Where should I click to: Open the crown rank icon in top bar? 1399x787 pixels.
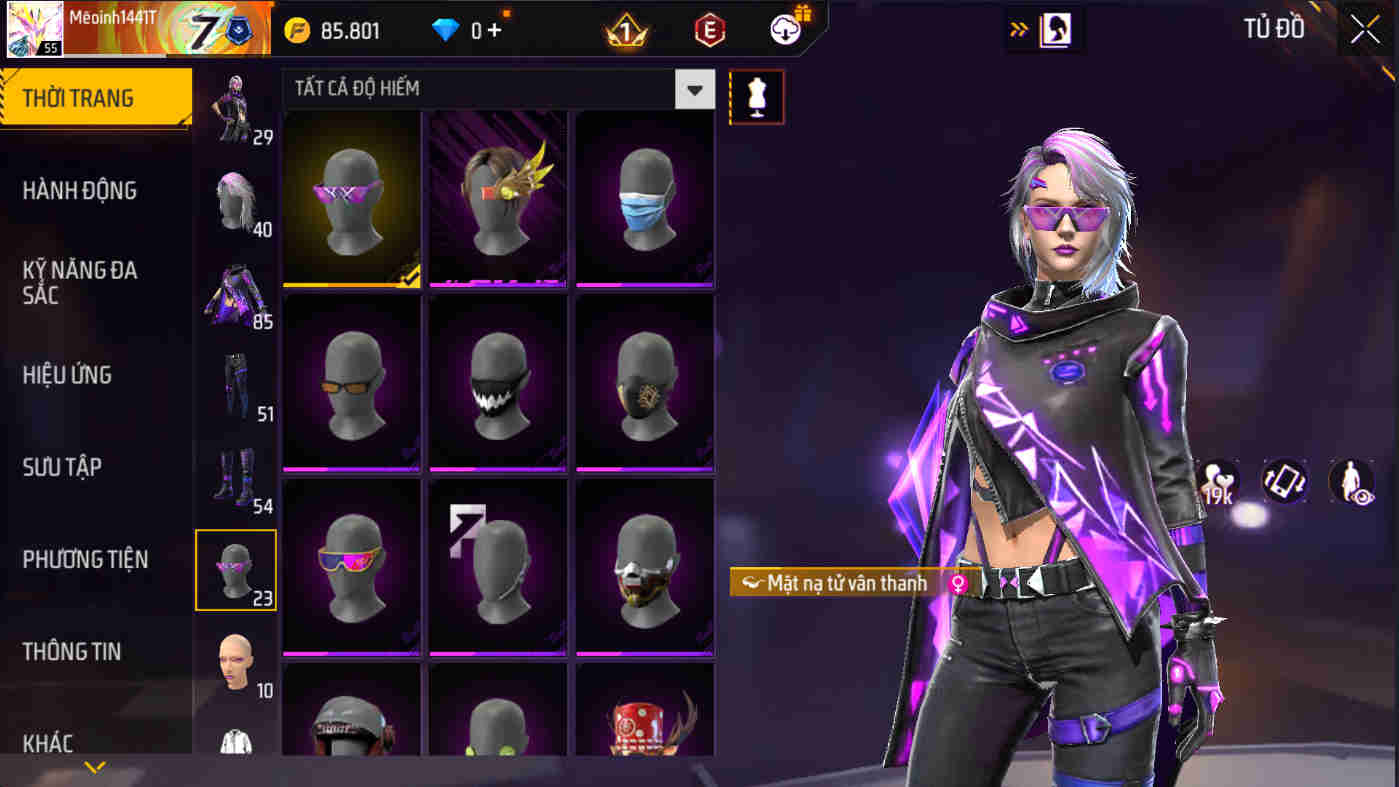[625, 29]
